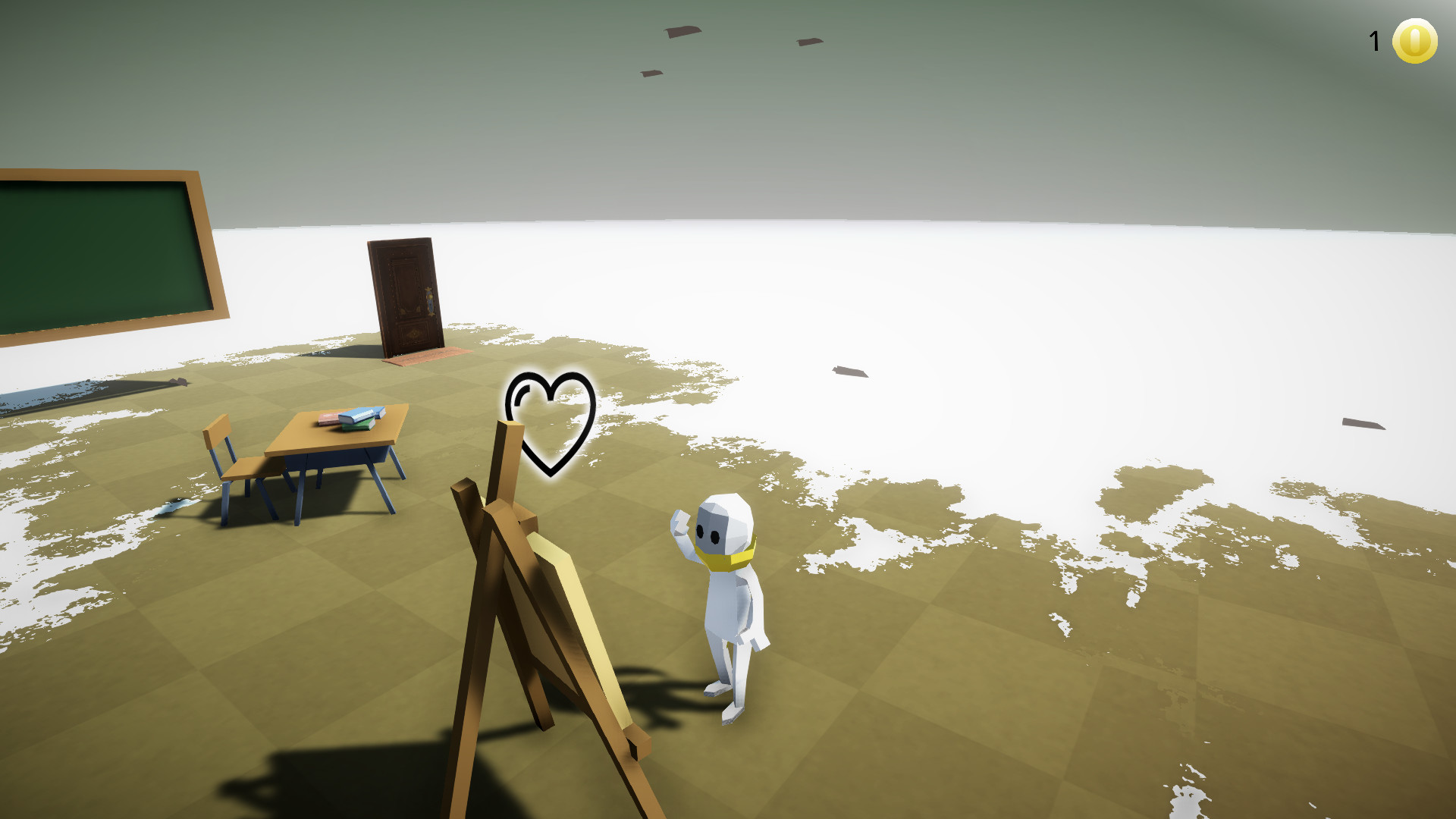Click the coin counter showing 1
This screenshot has width=1456, height=819.
coord(1375,39)
